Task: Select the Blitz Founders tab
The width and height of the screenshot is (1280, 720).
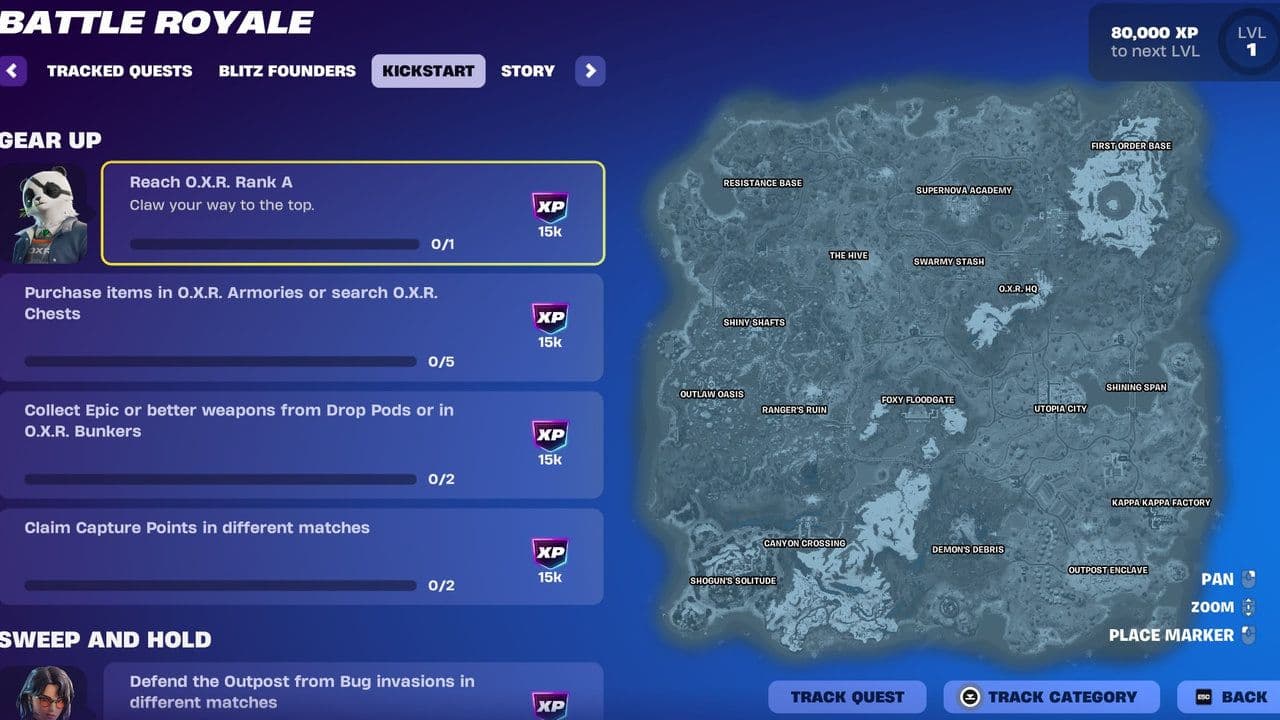Action: [287, 70]
